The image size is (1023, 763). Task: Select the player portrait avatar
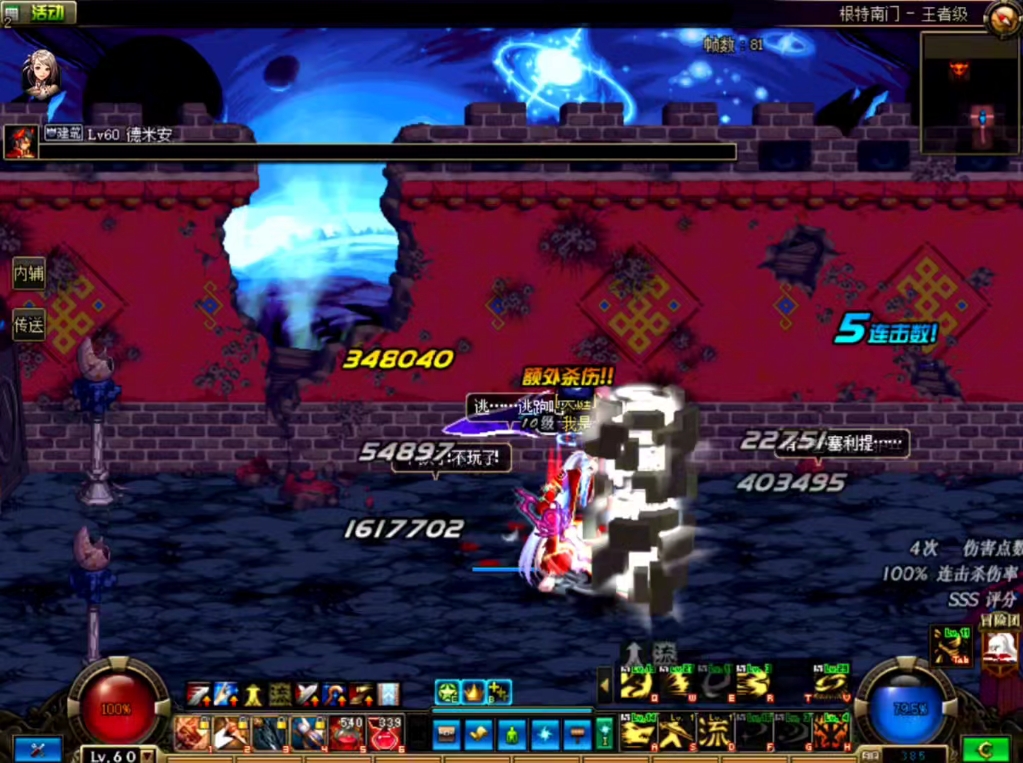tap(41, 73)
